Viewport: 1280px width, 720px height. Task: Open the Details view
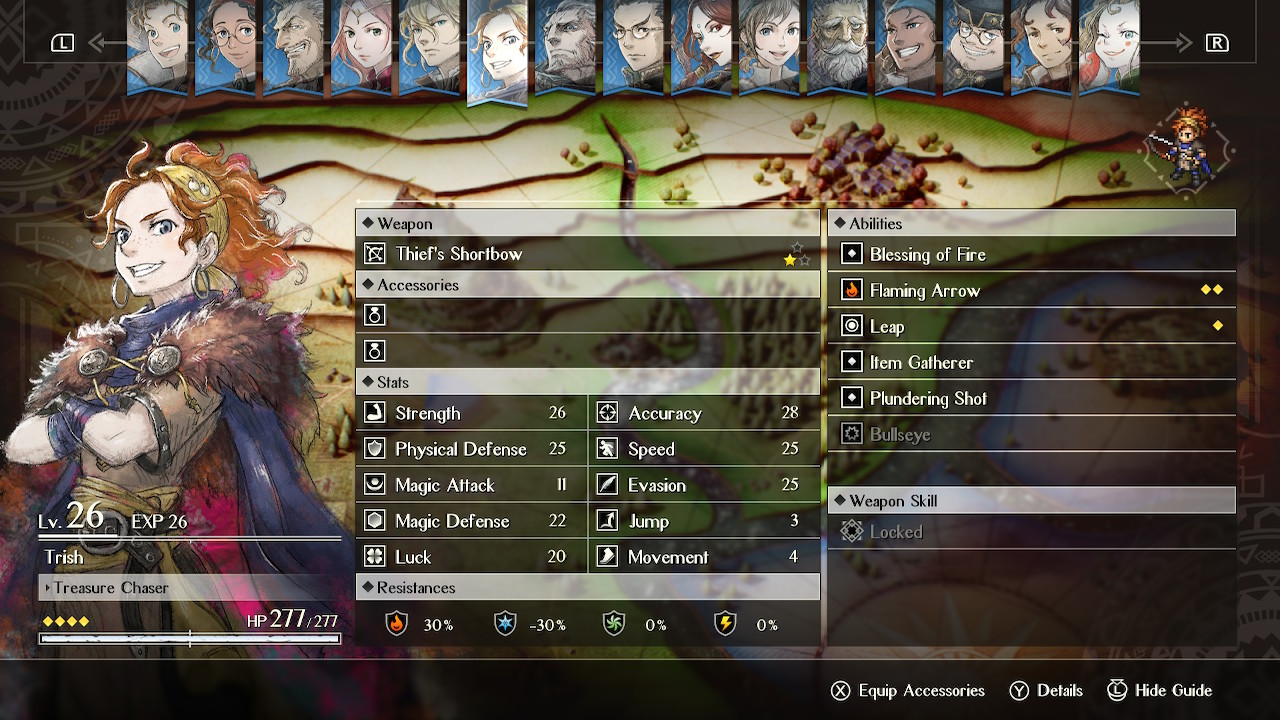point(1046,691)
